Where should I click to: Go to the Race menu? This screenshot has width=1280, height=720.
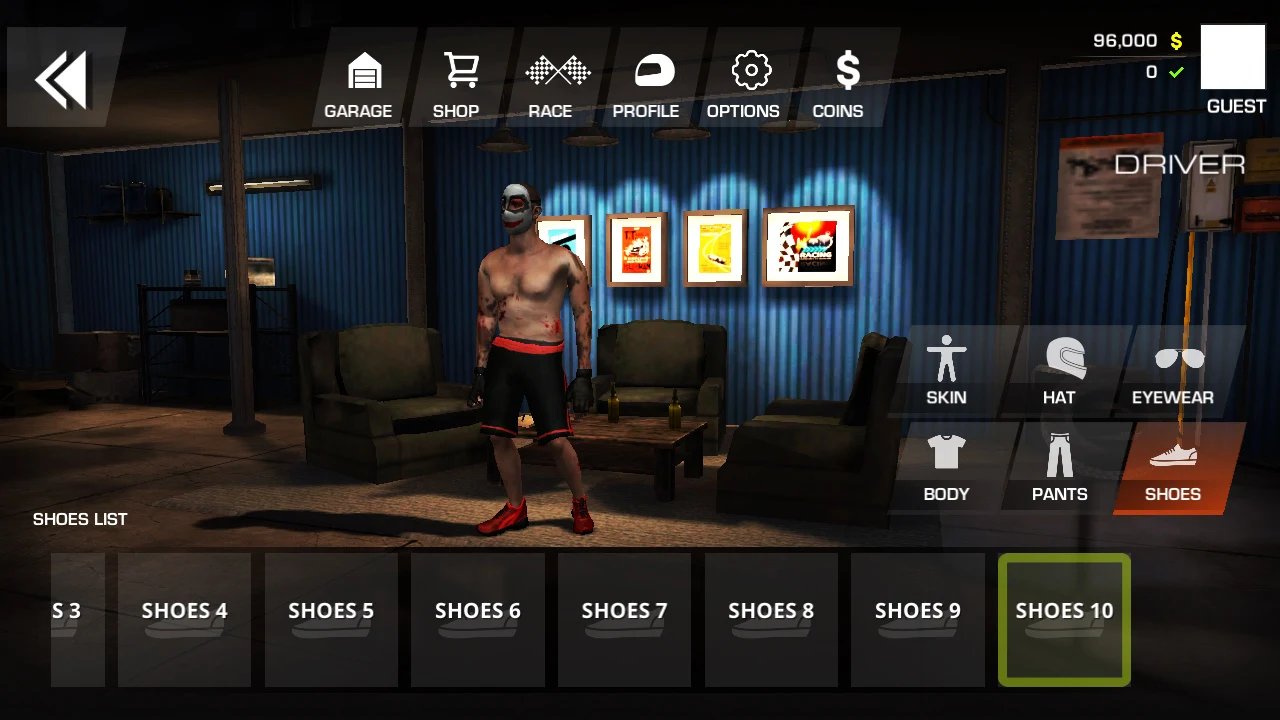point(551,85)
